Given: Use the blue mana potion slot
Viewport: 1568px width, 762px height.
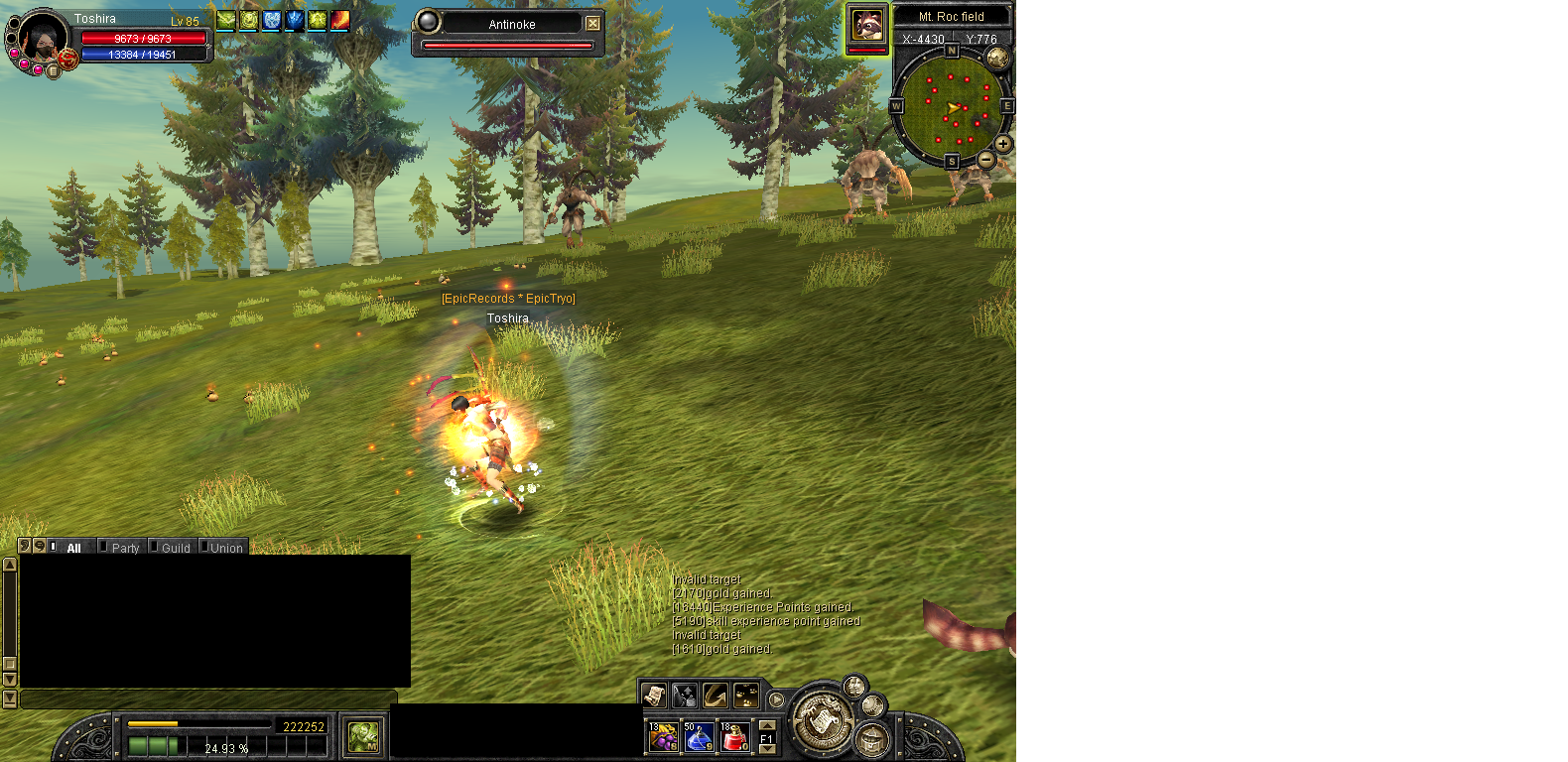Looking at the screenshot, I should click(699, 737).
